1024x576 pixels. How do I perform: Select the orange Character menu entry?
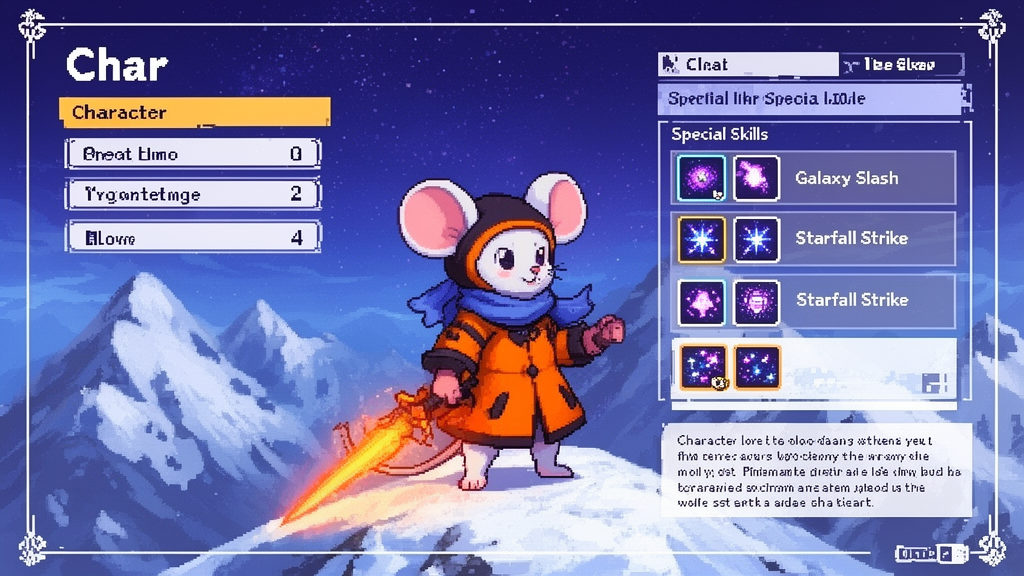[194, 112]
